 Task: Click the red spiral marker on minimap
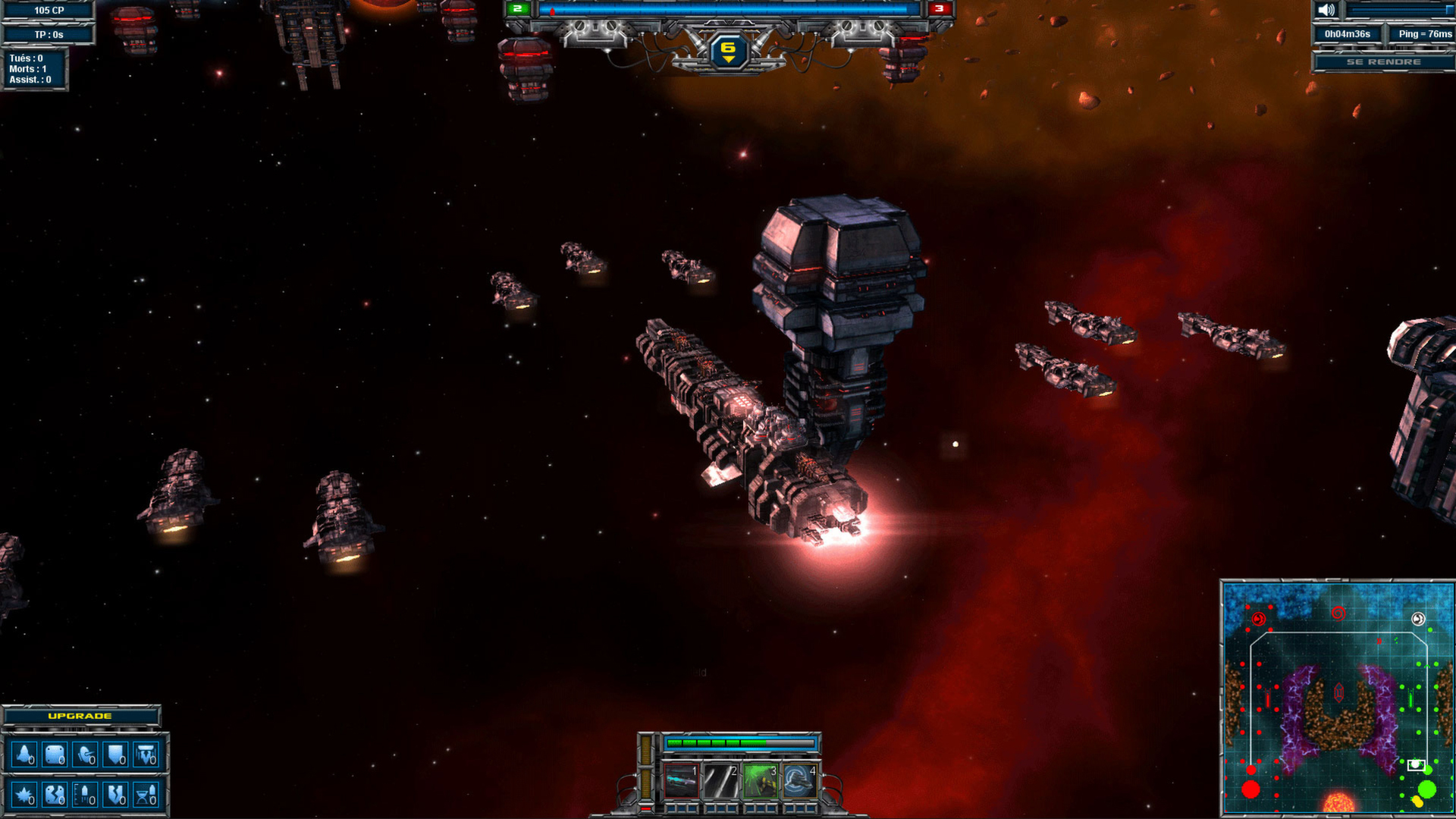[1338, 613]
